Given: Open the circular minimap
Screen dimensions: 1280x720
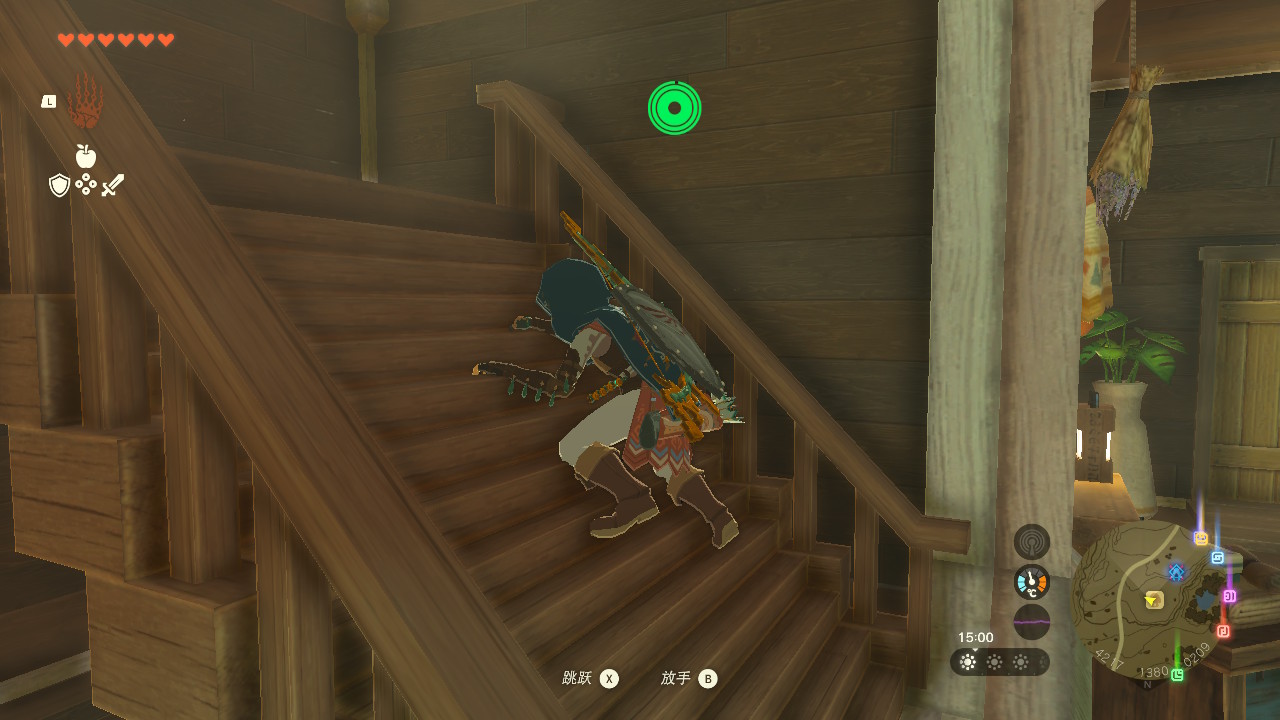Looking at the screenshot, I should [x=1150, y=600].
